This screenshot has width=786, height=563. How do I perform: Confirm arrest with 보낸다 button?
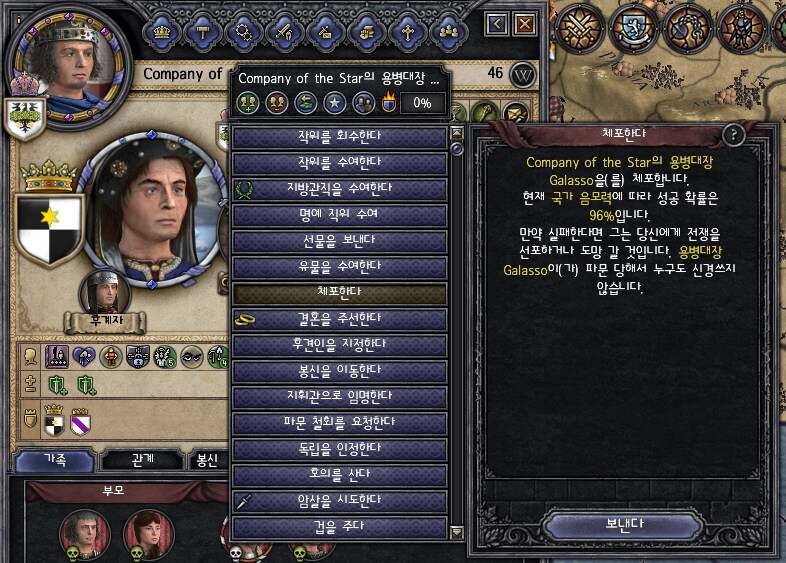click(624, 524)
